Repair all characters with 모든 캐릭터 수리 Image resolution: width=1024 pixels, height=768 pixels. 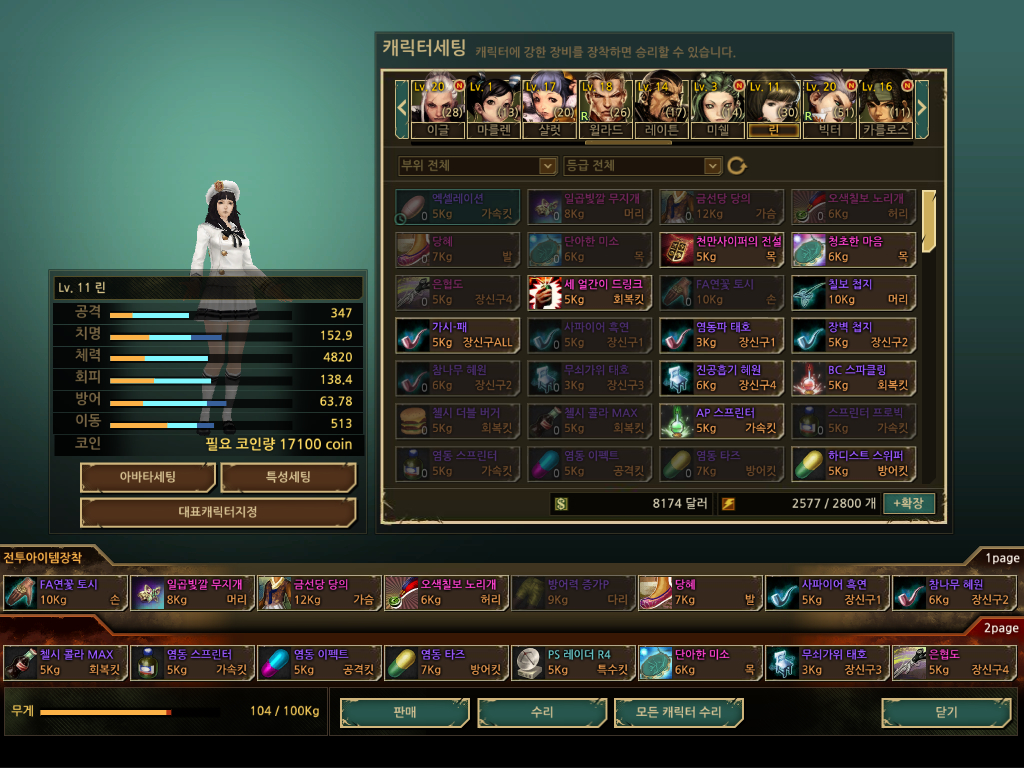coord(680,713)
